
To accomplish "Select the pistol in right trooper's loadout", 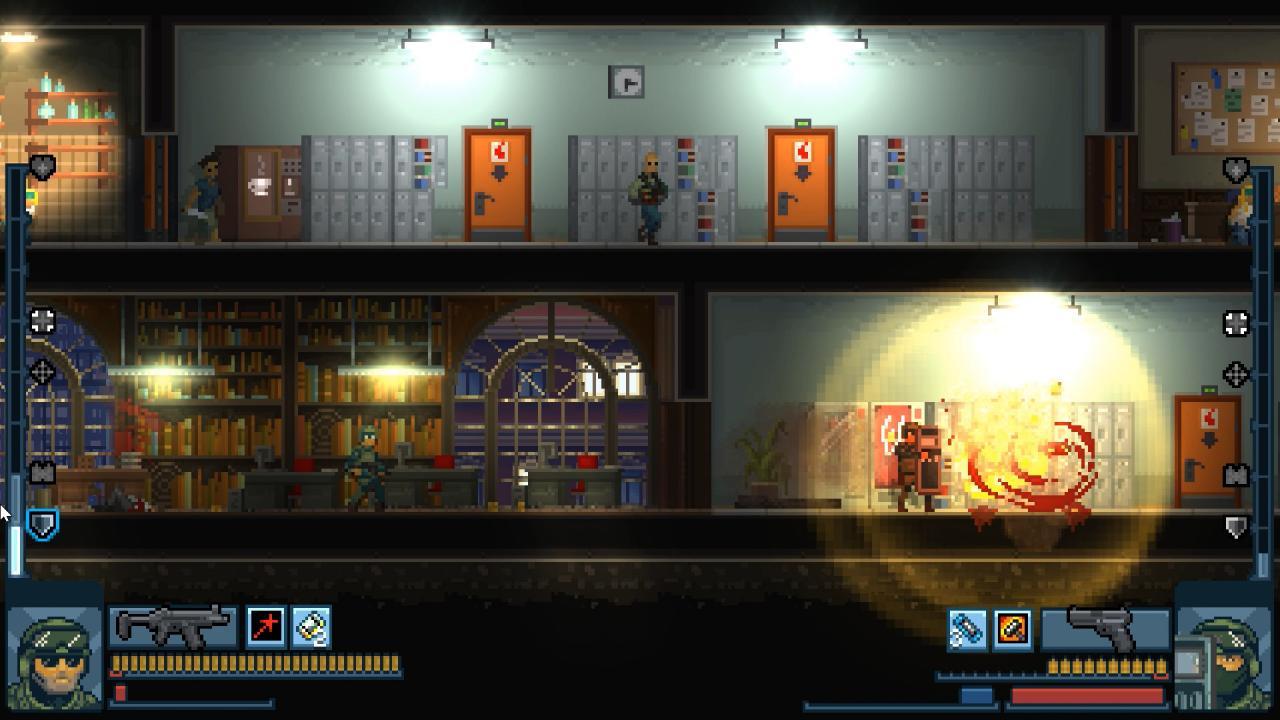I will click(x=1100, y=627).
